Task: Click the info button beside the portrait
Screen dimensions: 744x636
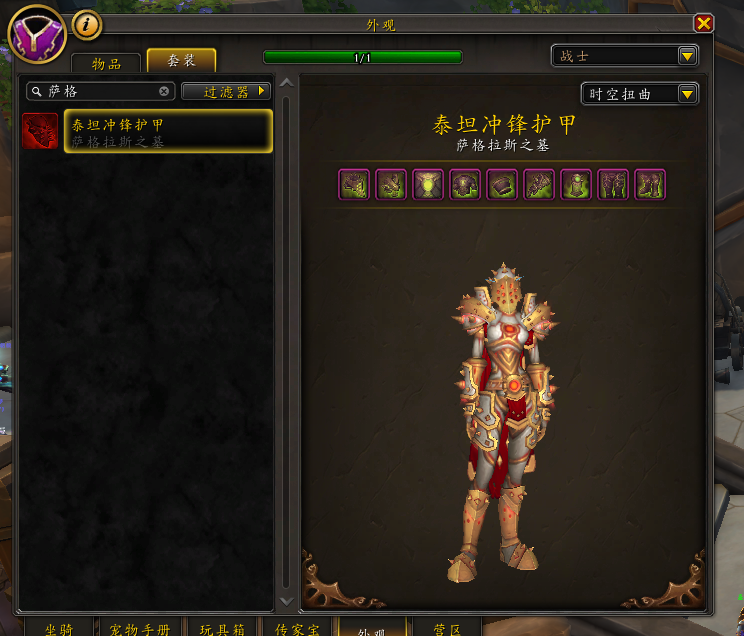Action: pyautogui.click(x=87, y=23)
